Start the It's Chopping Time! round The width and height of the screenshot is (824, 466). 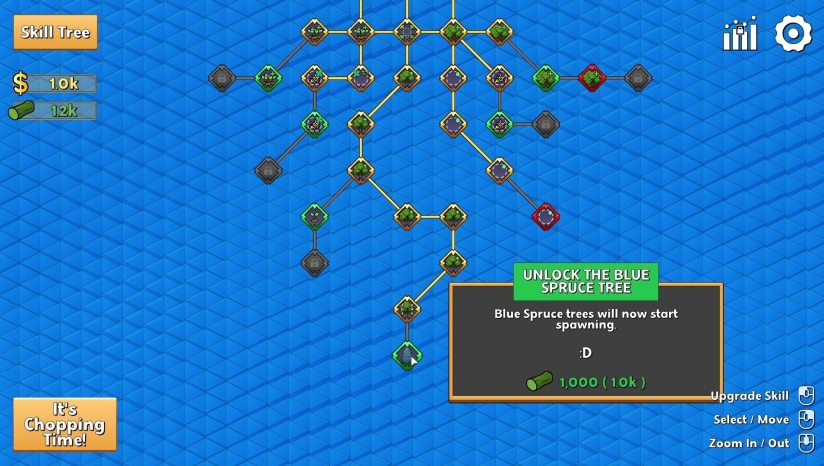65,424
